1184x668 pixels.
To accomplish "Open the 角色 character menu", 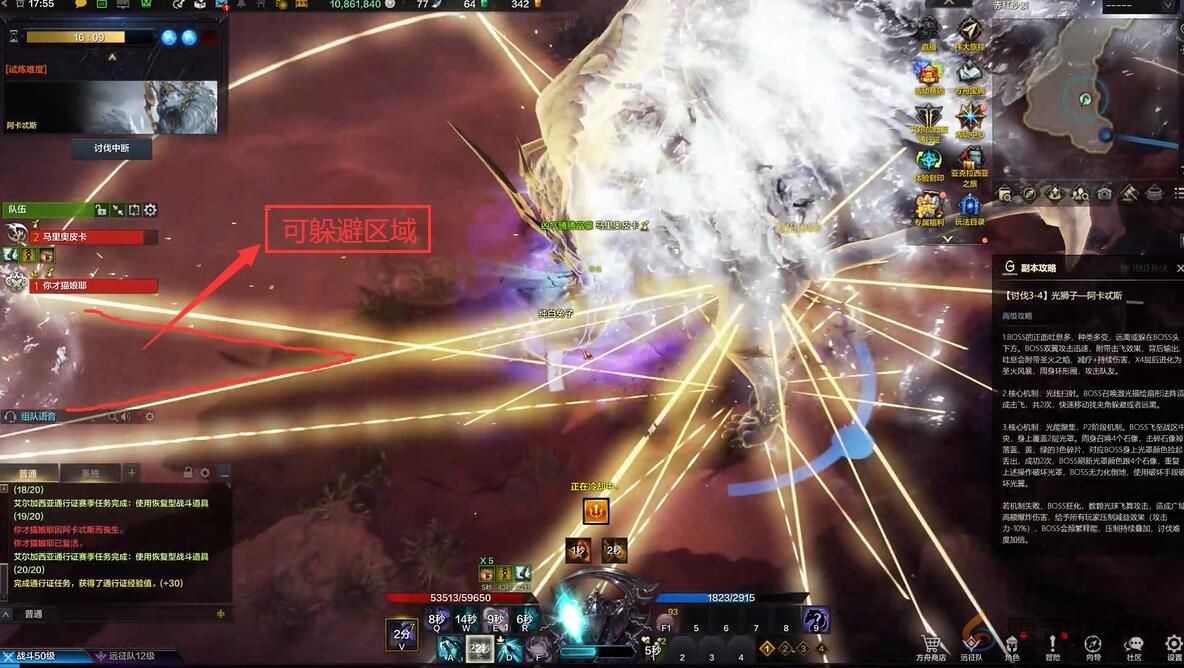I will 1012,643.
